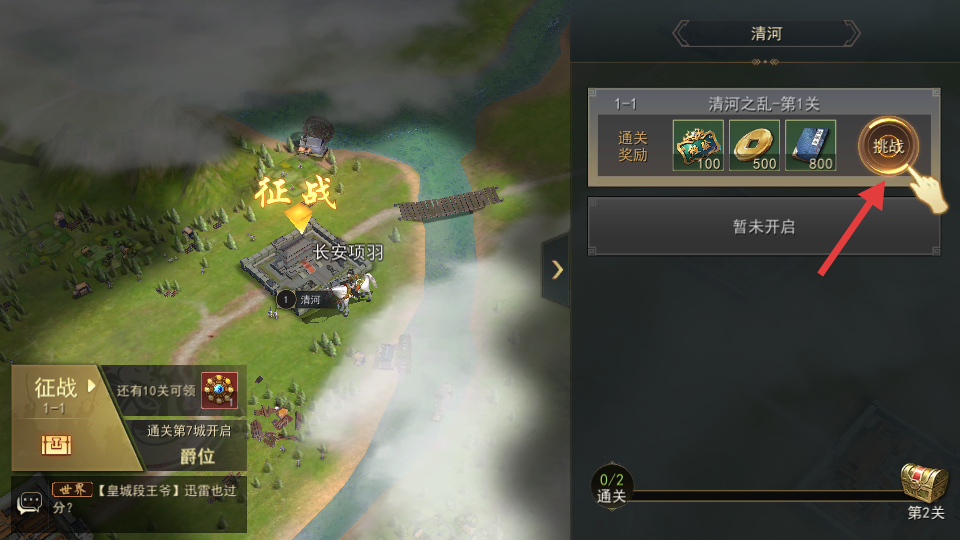Open the 爵位 rank panel
960x540 pixels.
[x=196, y=456]
